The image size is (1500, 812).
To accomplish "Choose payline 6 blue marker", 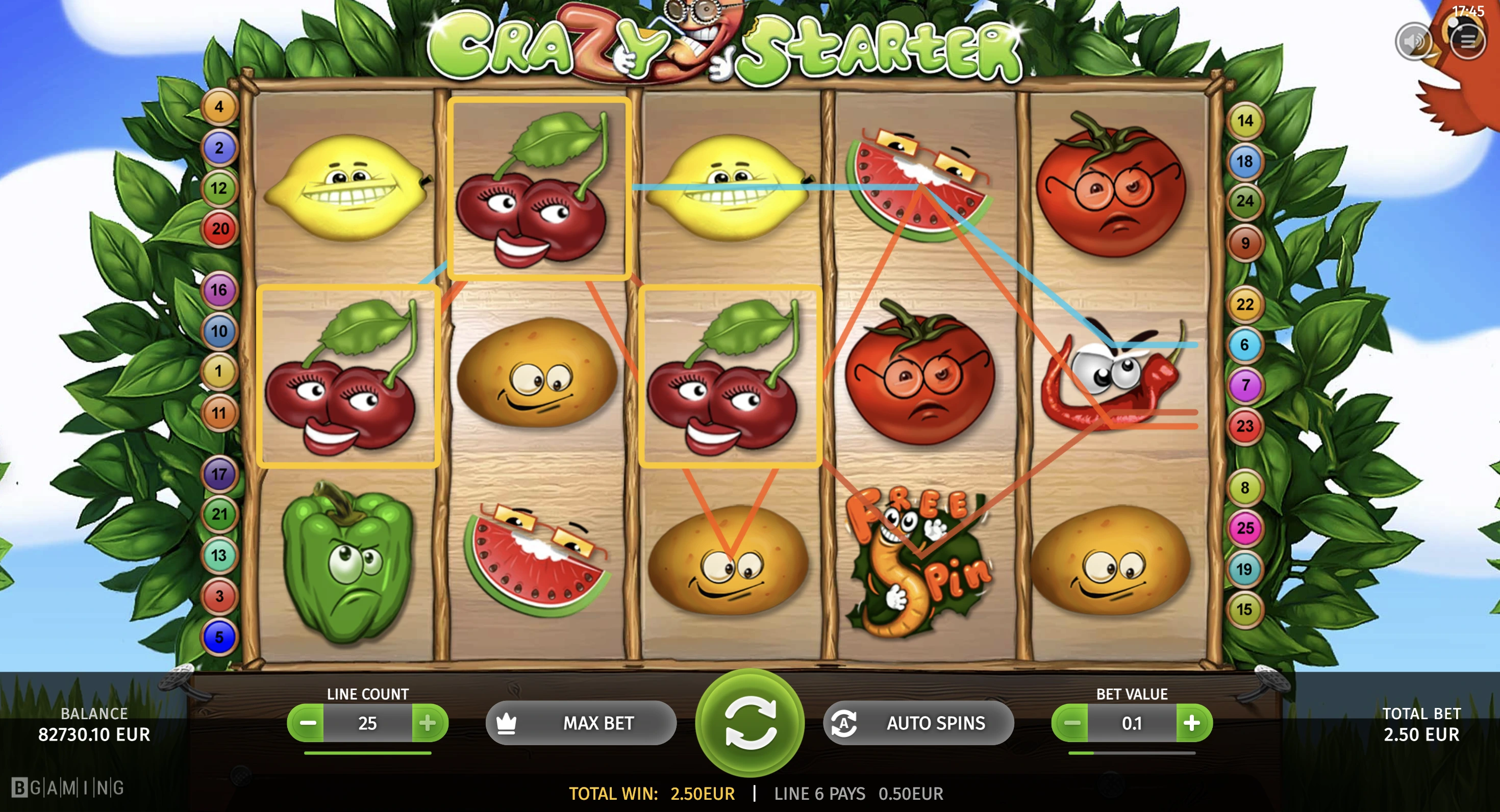I will [x=1244, y=345].
